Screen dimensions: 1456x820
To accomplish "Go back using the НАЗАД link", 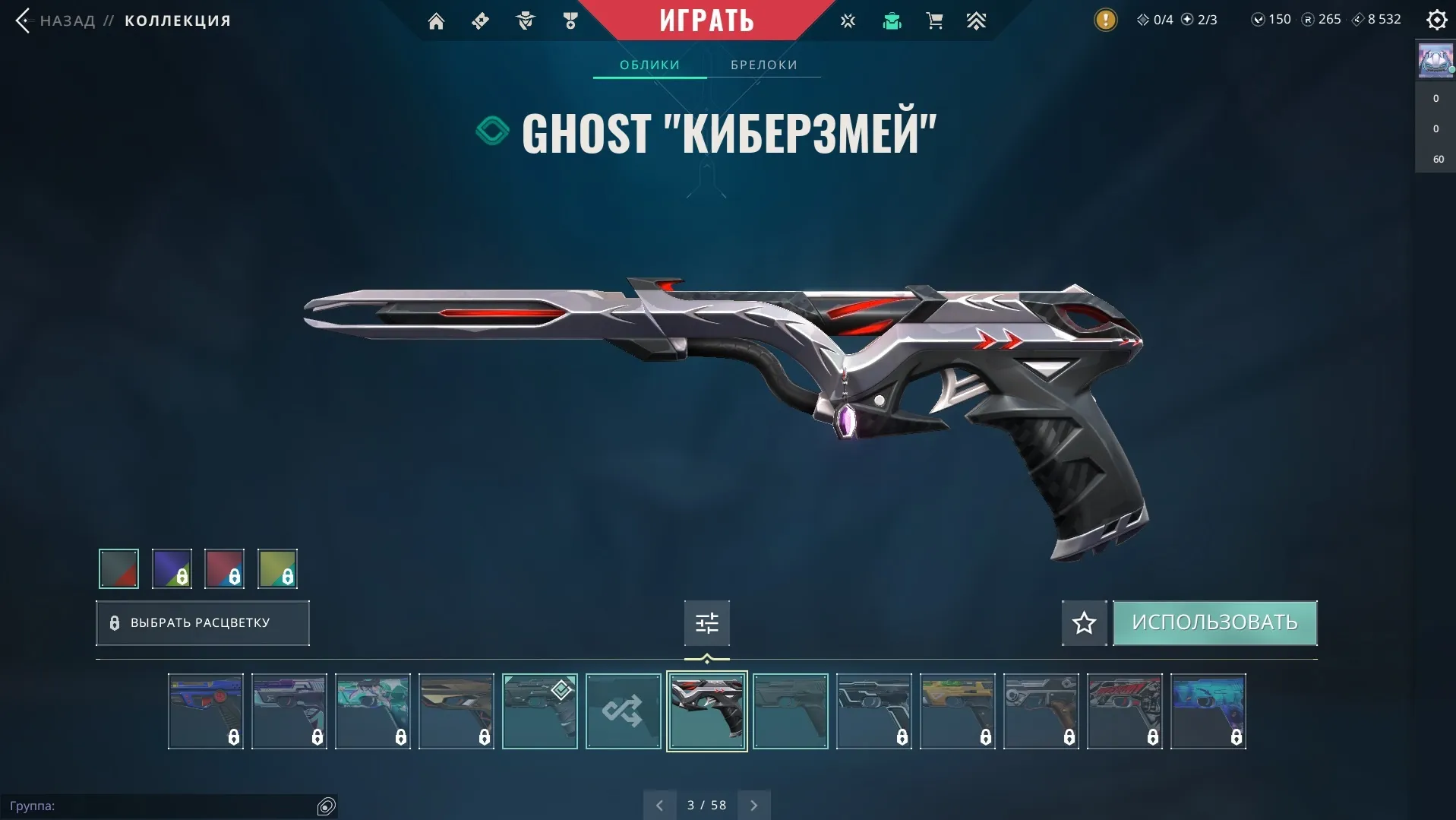I will [x=68, y=21].
